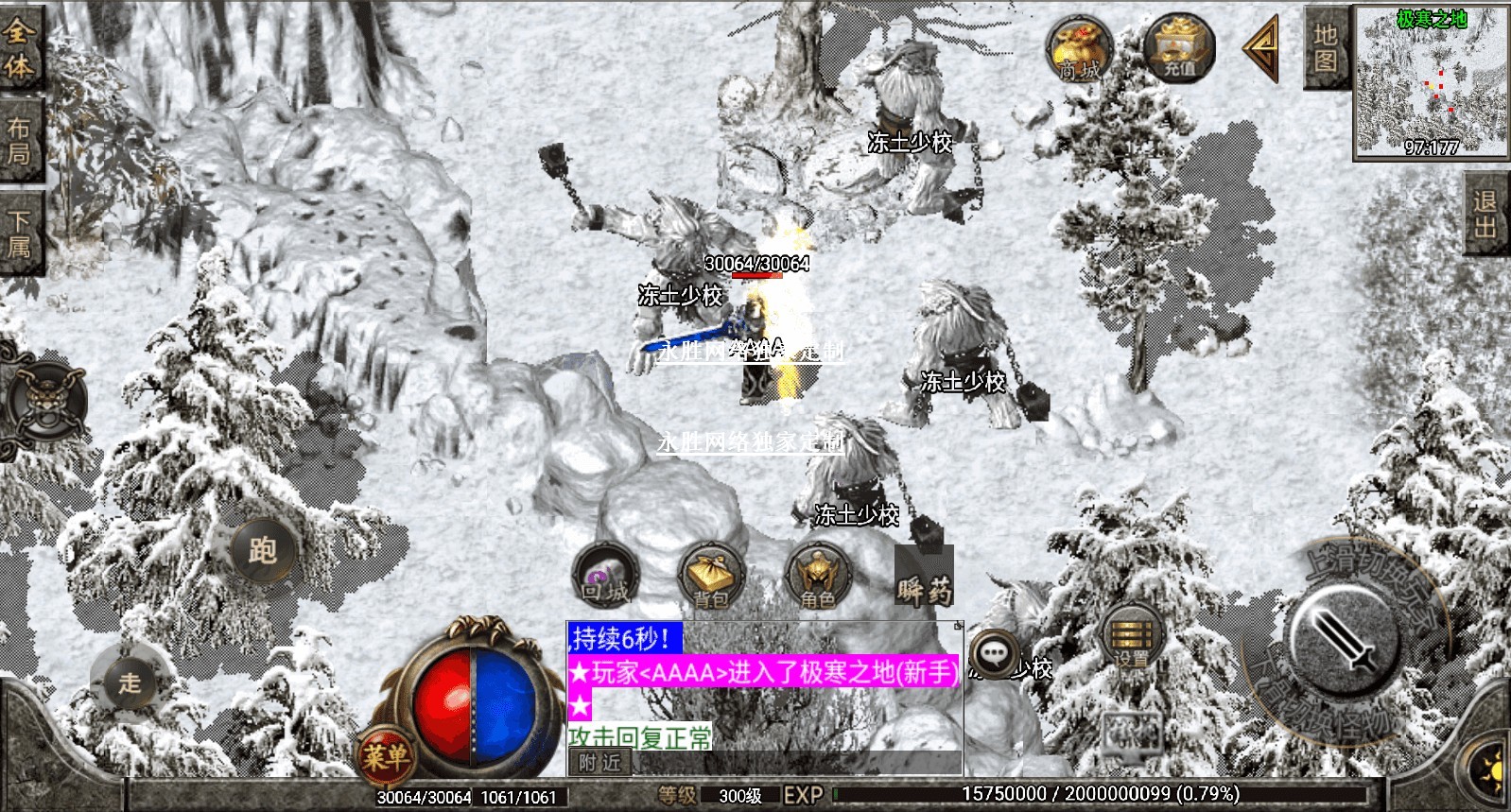
Task: Open the 充值 recharge chest icon
Action: pyautogui.click(x=1178, y=47)
